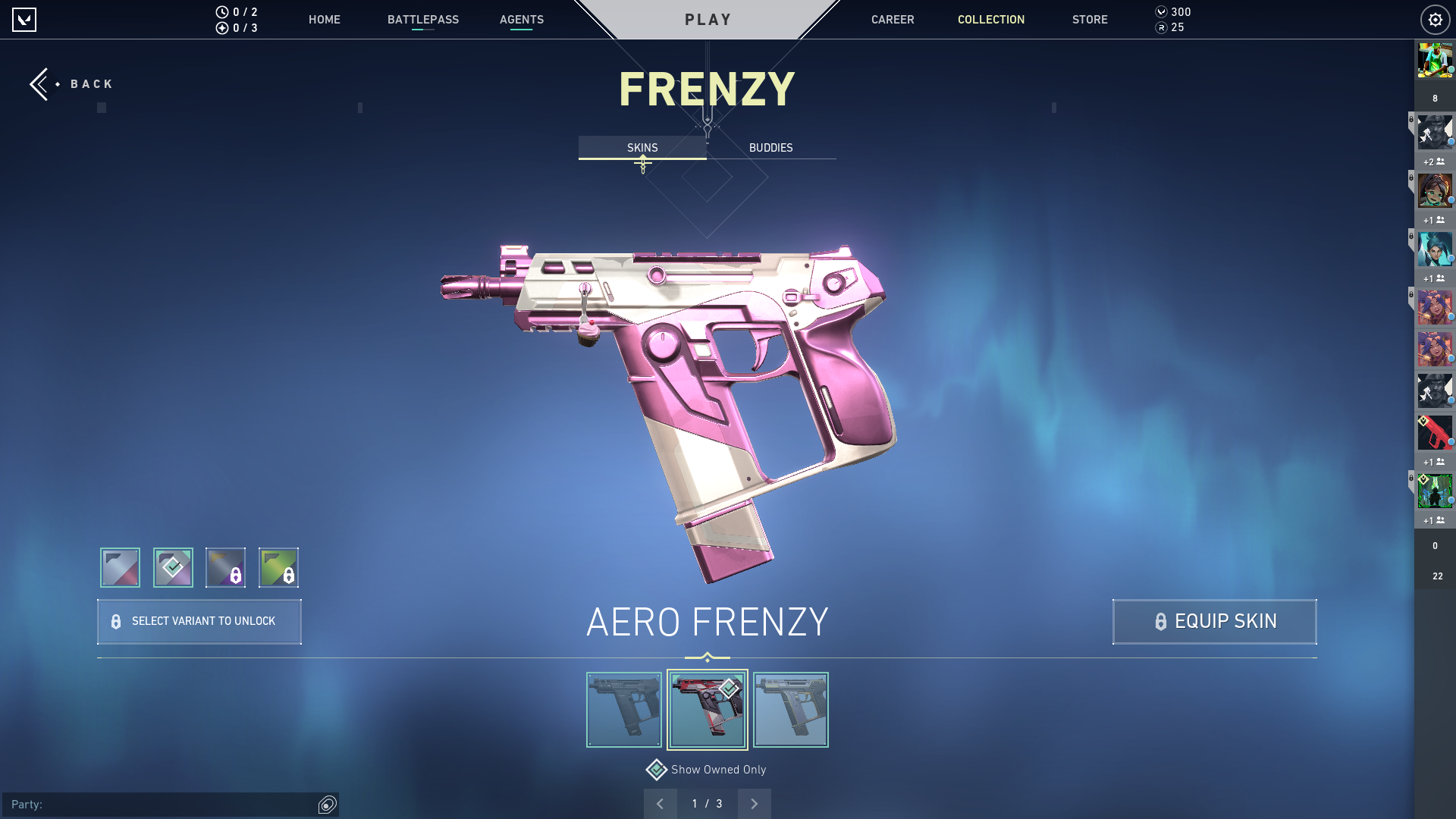
Task: Open the Career page
Action: [892, 20]
